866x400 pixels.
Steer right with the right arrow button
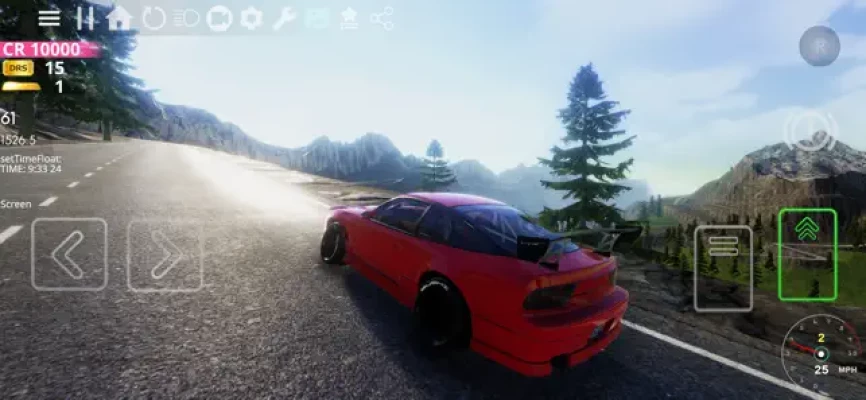point(165,255)
